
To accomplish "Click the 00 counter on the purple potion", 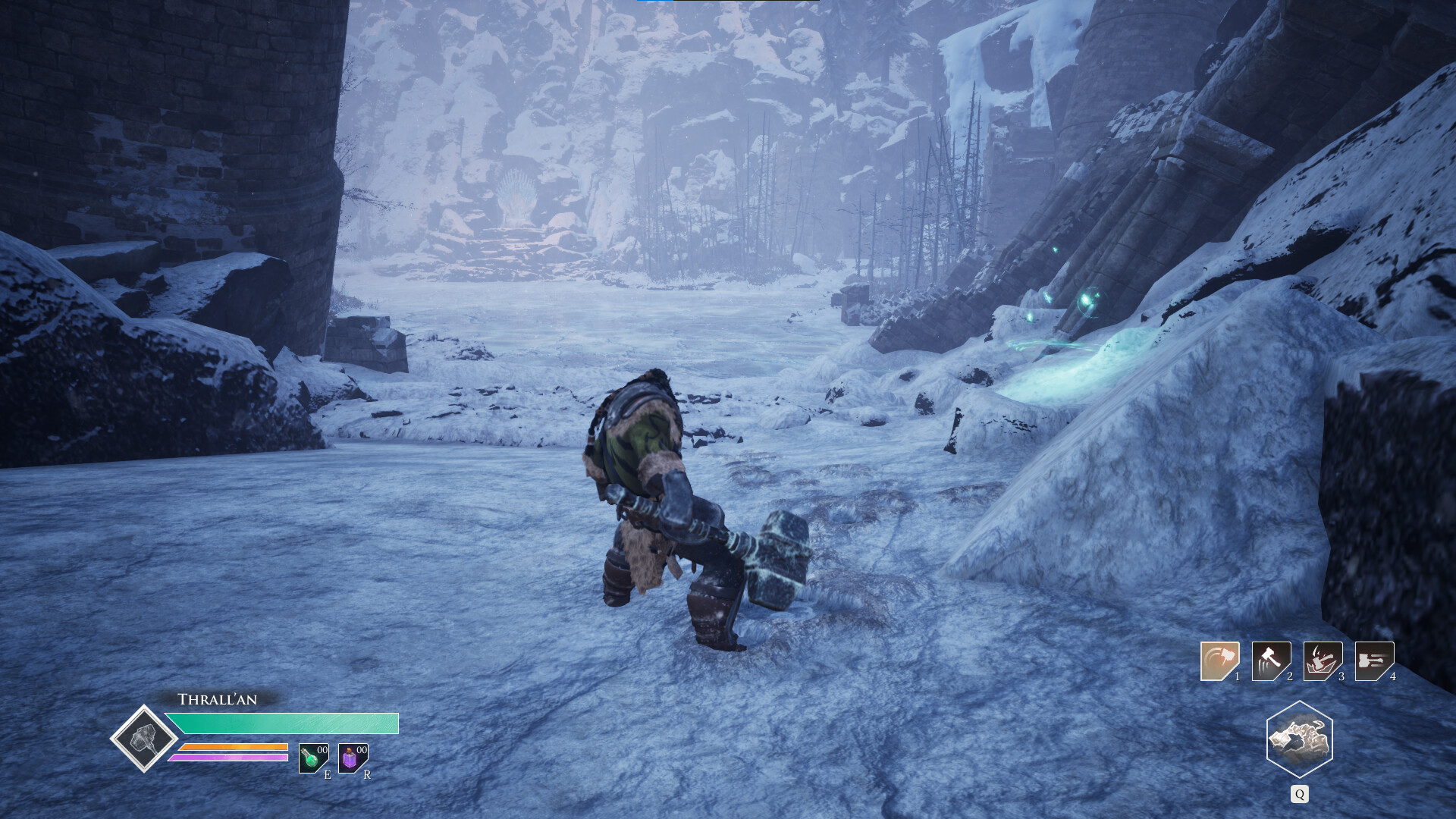I will [361, 750].
